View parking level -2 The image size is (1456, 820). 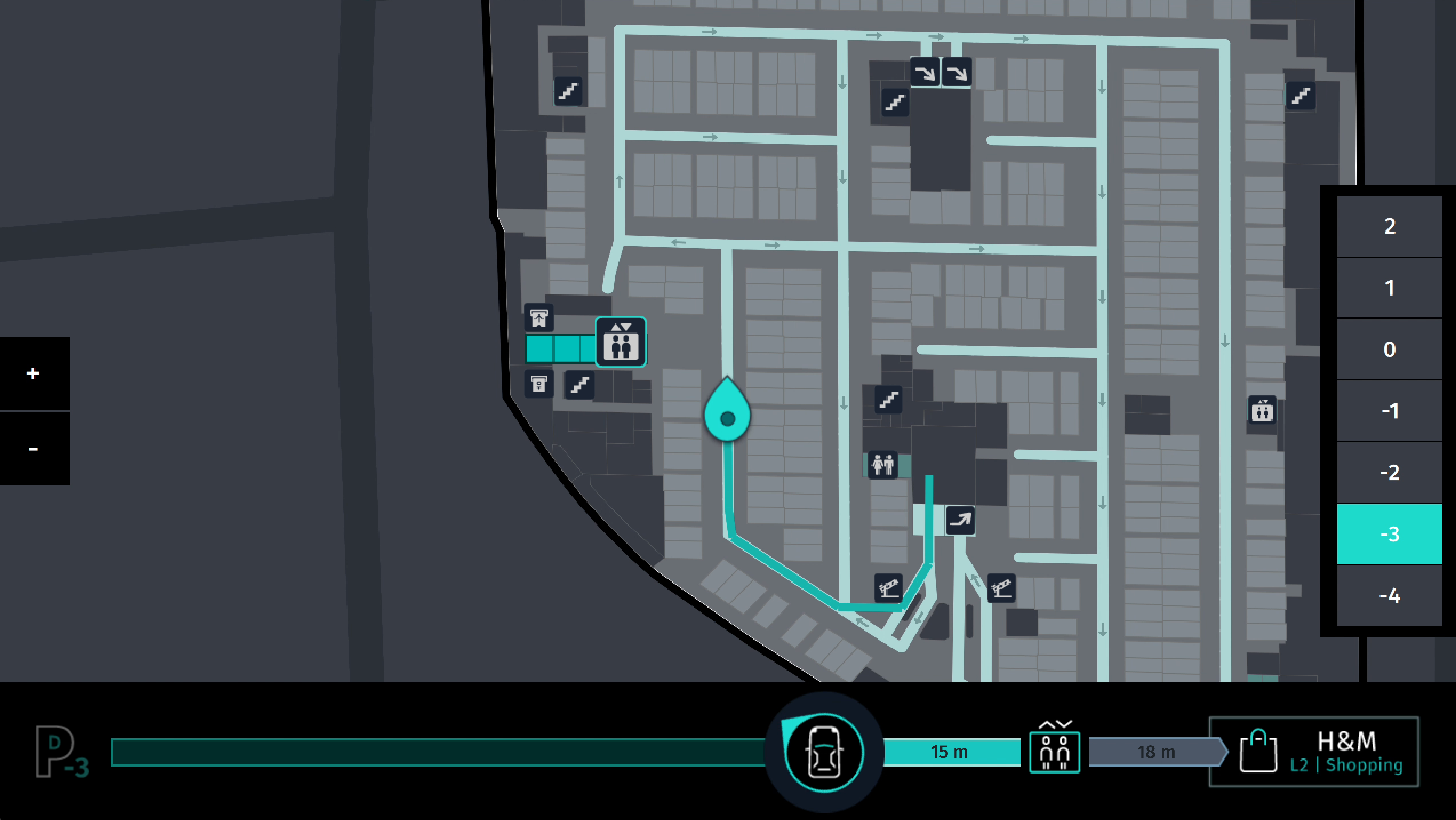click(x=1389, y=472)
